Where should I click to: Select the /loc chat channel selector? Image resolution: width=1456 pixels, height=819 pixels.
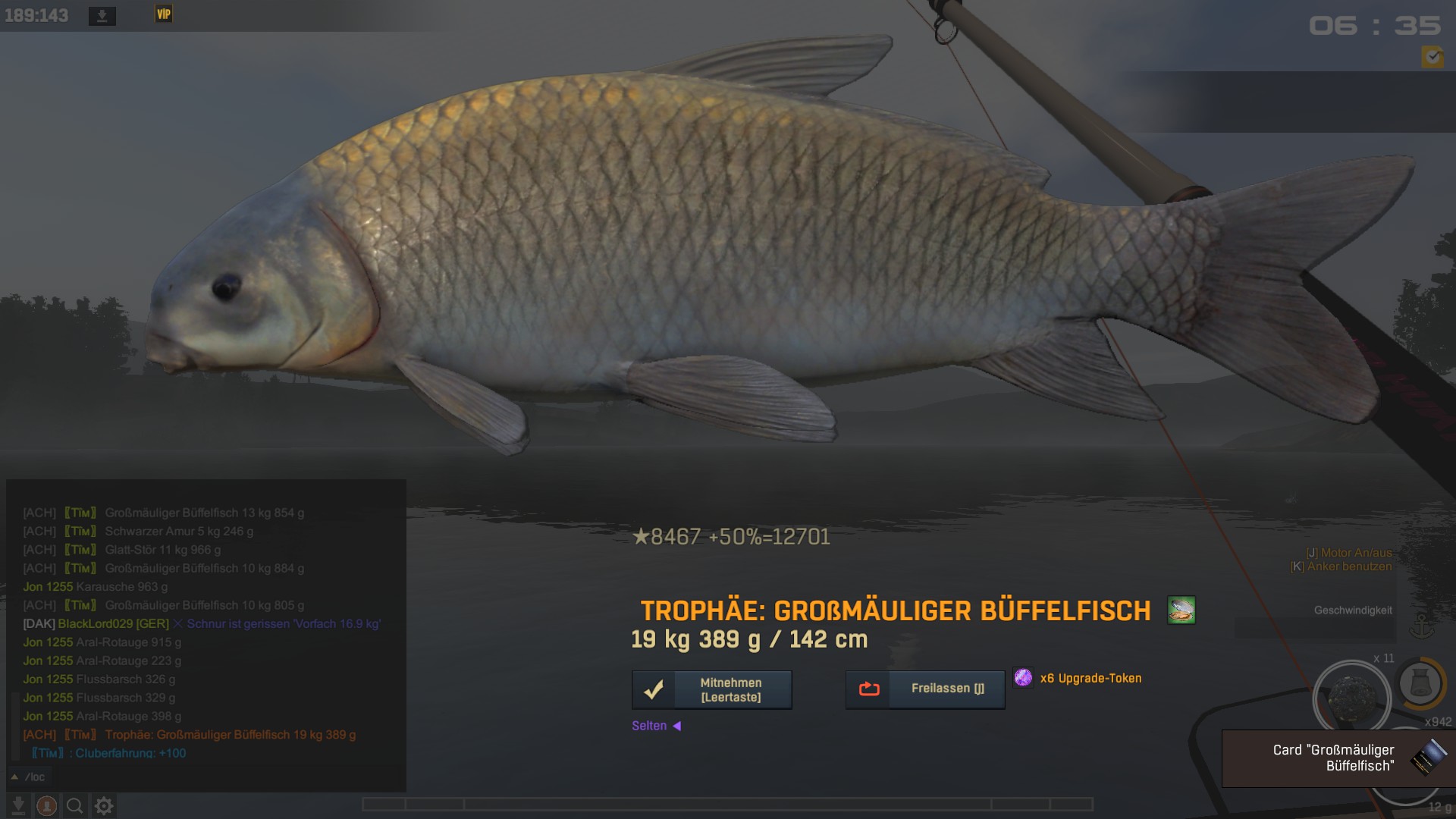point(29,777)
